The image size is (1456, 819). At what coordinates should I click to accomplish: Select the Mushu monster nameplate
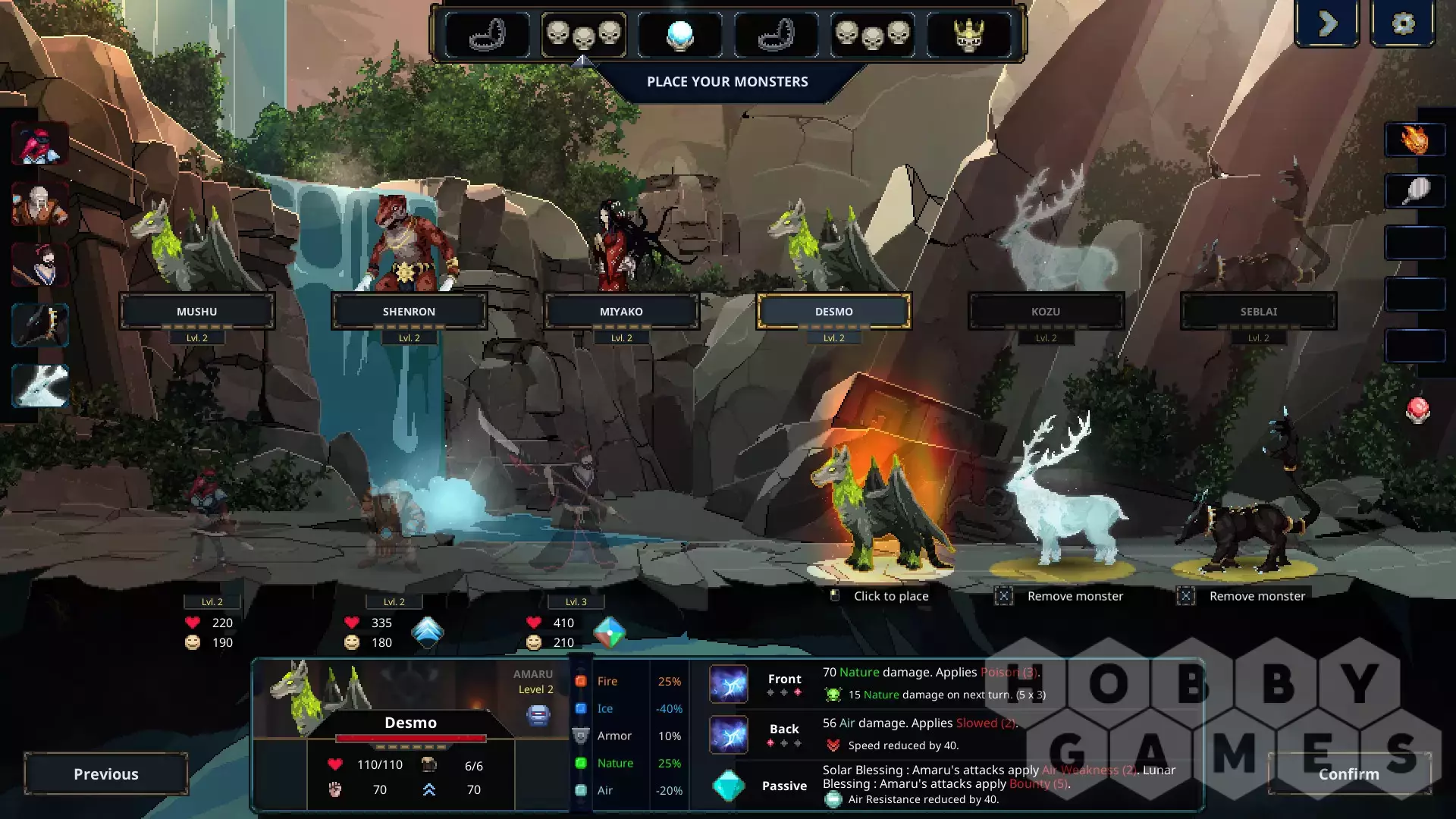[197, 312]
